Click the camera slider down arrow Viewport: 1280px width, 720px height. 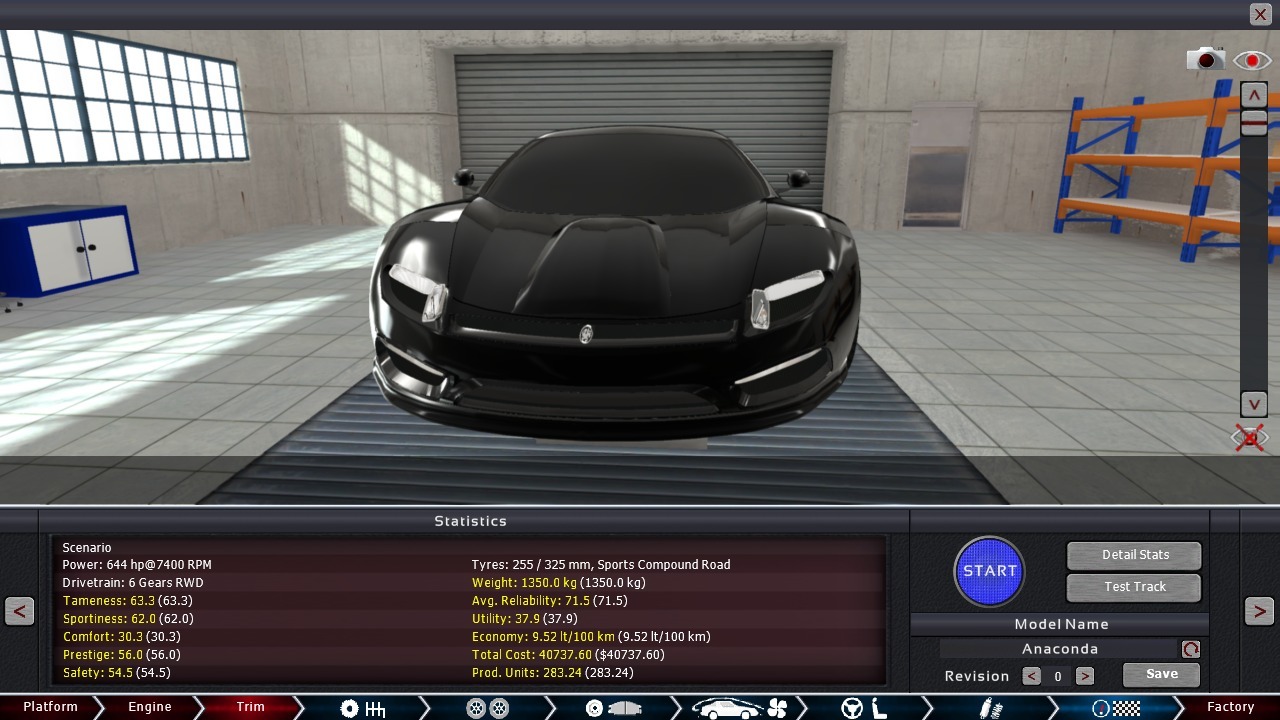point(1253,404)
